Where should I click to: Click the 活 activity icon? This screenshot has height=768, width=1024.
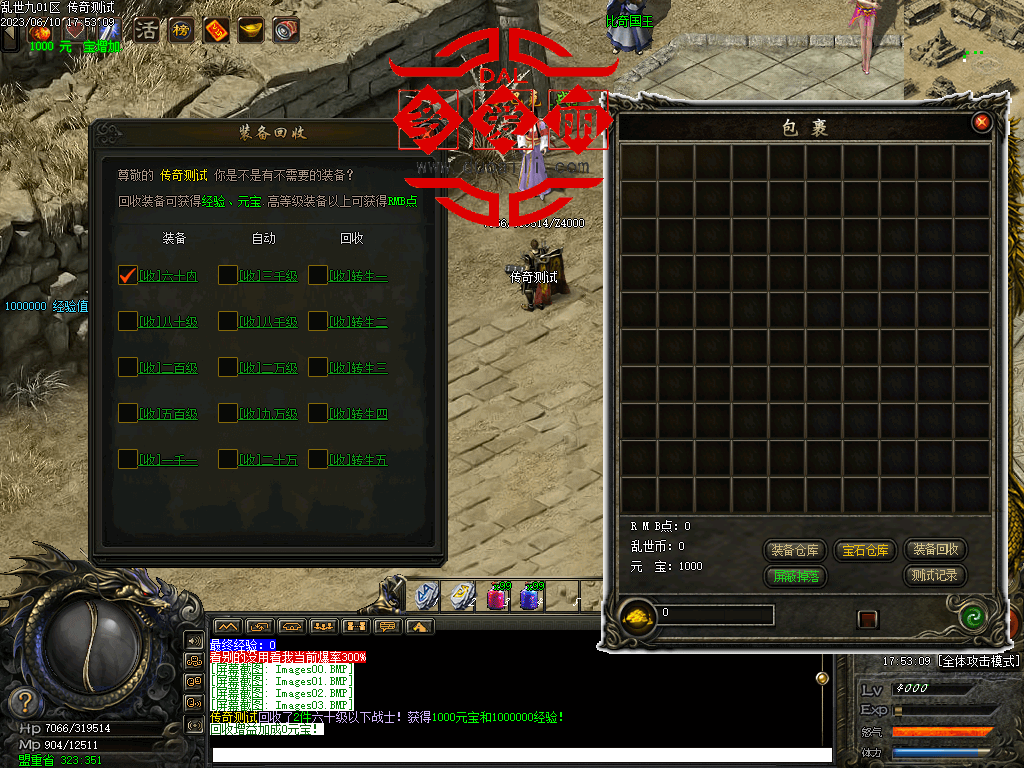point(146,30)
